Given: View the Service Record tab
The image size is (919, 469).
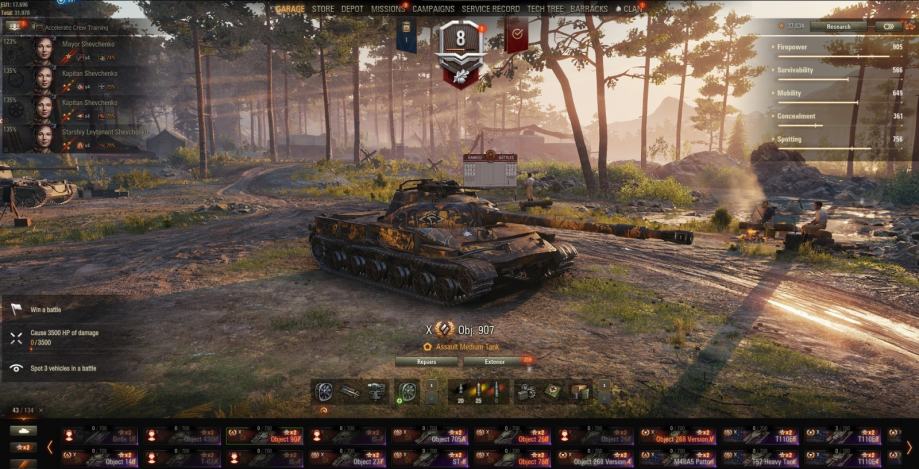Looking at the screenshot, I should [x=490, y=9].
